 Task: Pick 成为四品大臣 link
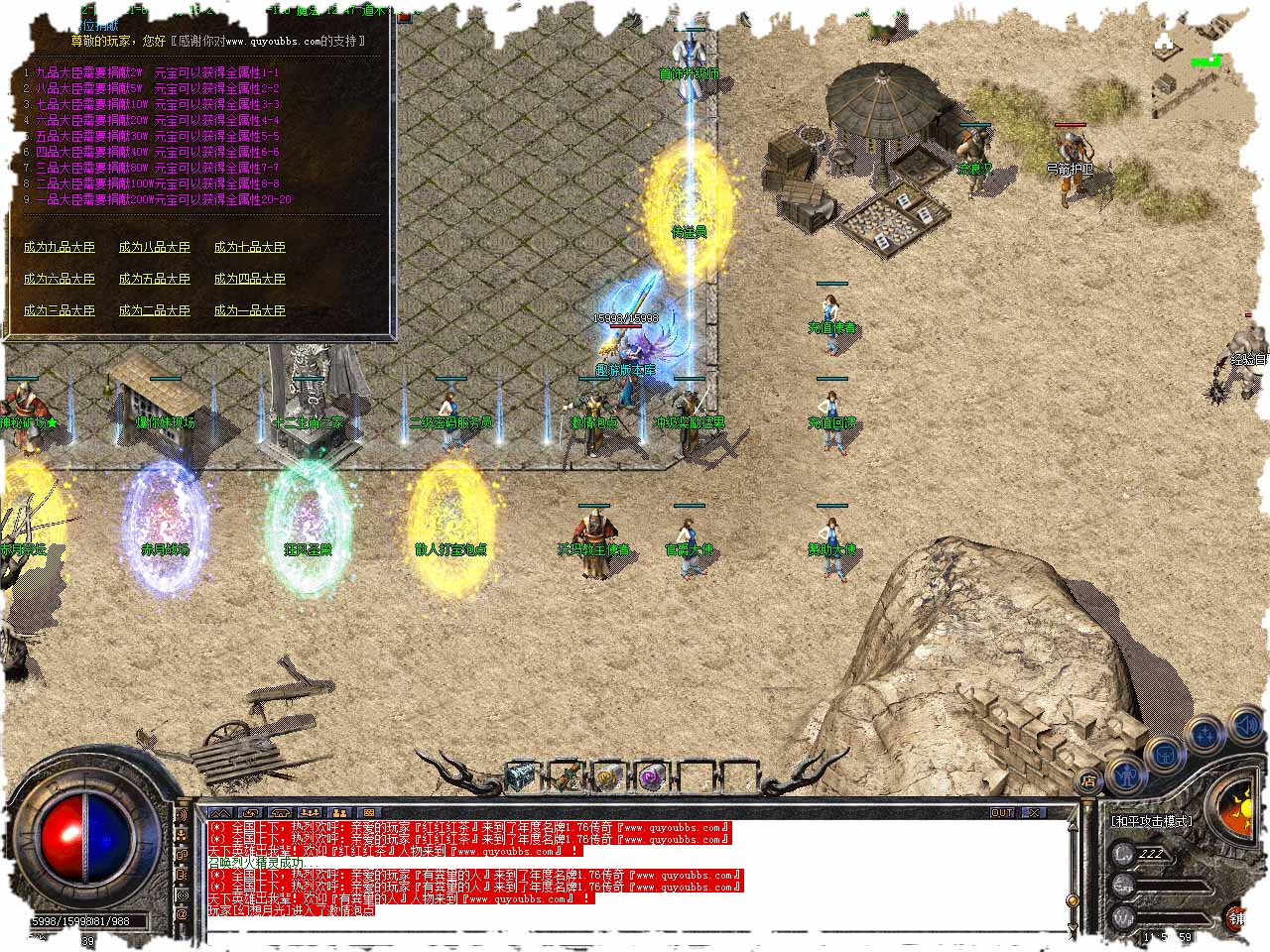point(249,279)
